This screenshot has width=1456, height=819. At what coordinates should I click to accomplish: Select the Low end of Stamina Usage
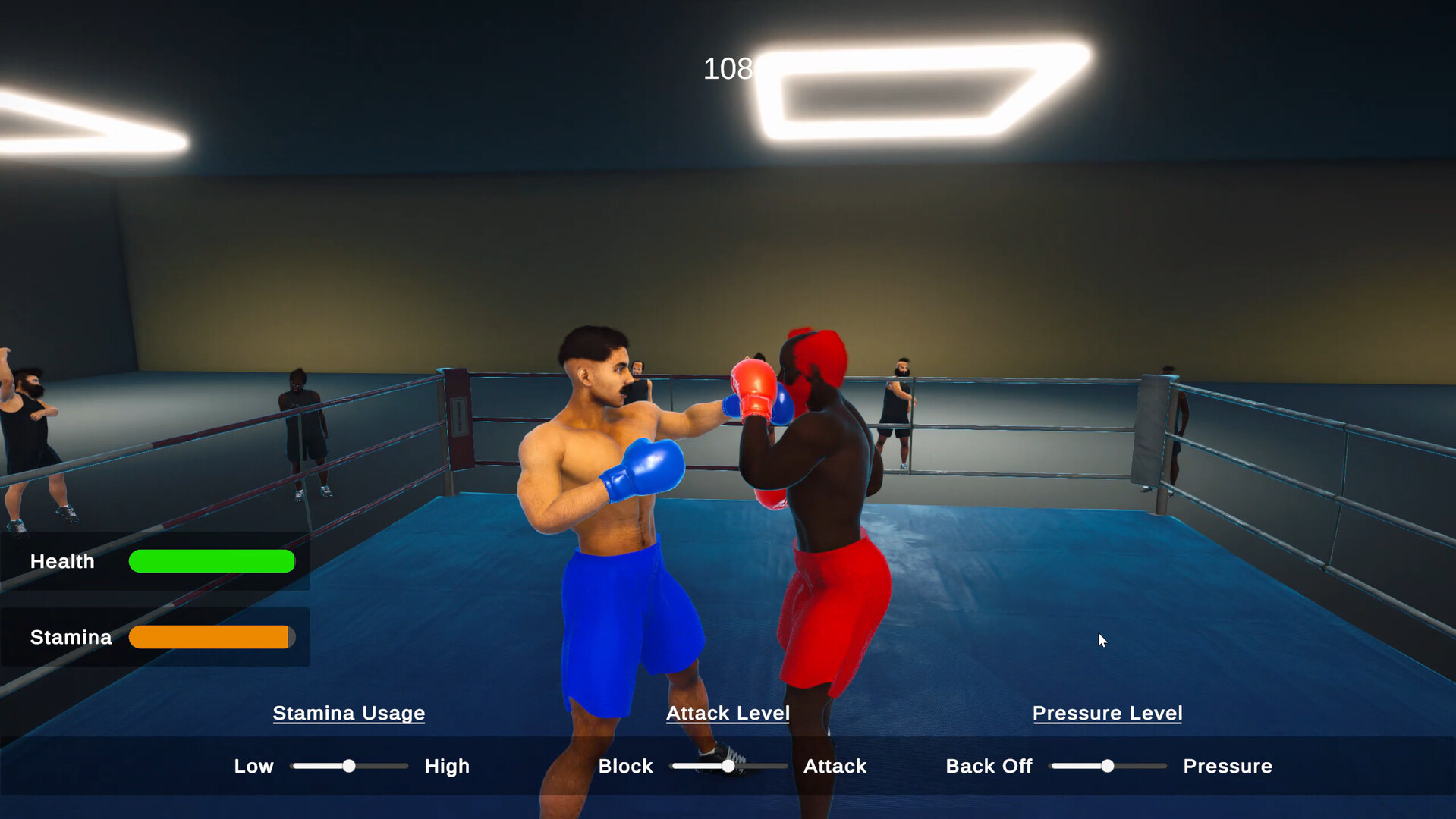click(253, 766)
